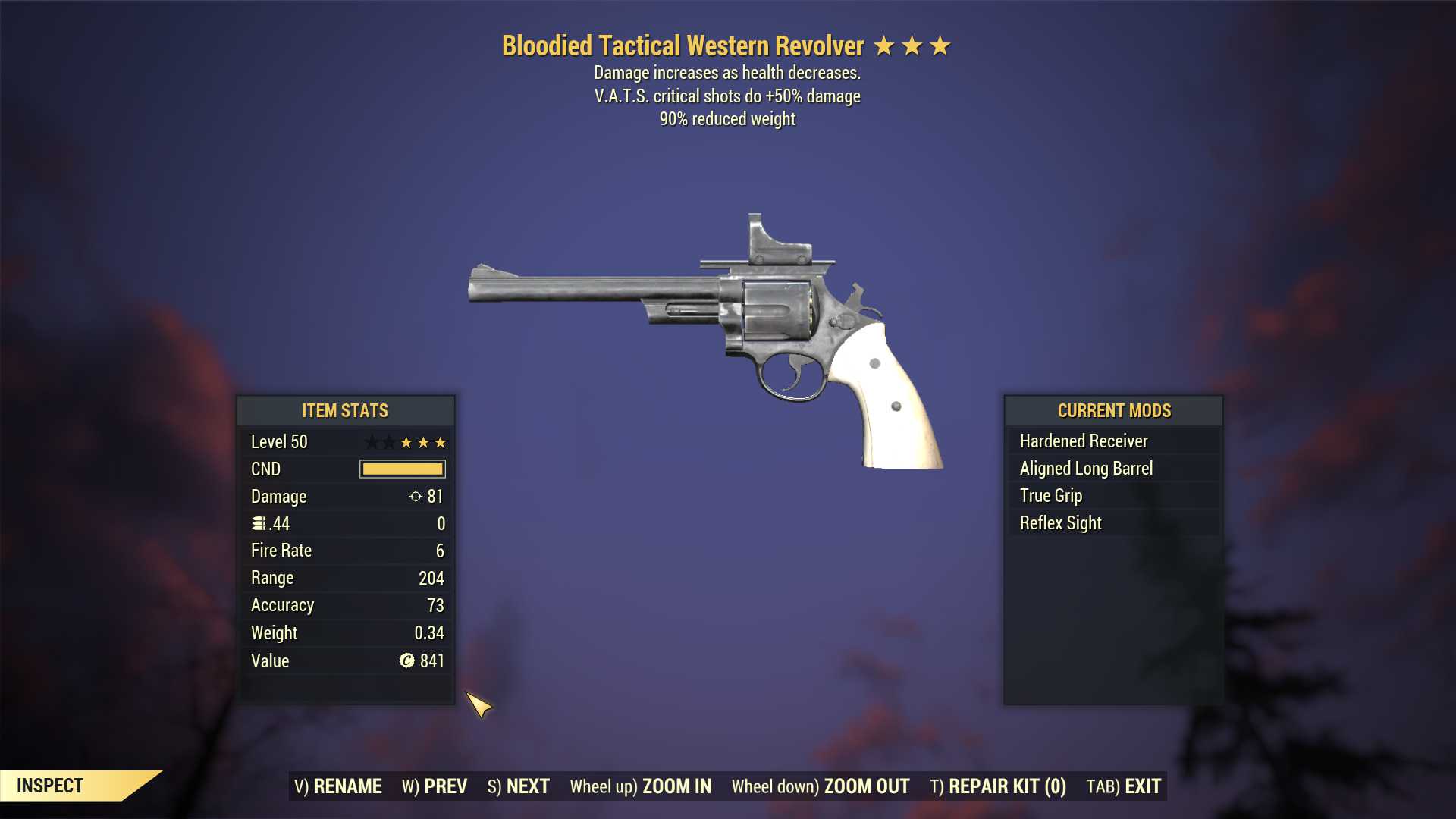Choose the RENAME option
The height and width of the screenshot is (819, 1456).
point(338,786)
